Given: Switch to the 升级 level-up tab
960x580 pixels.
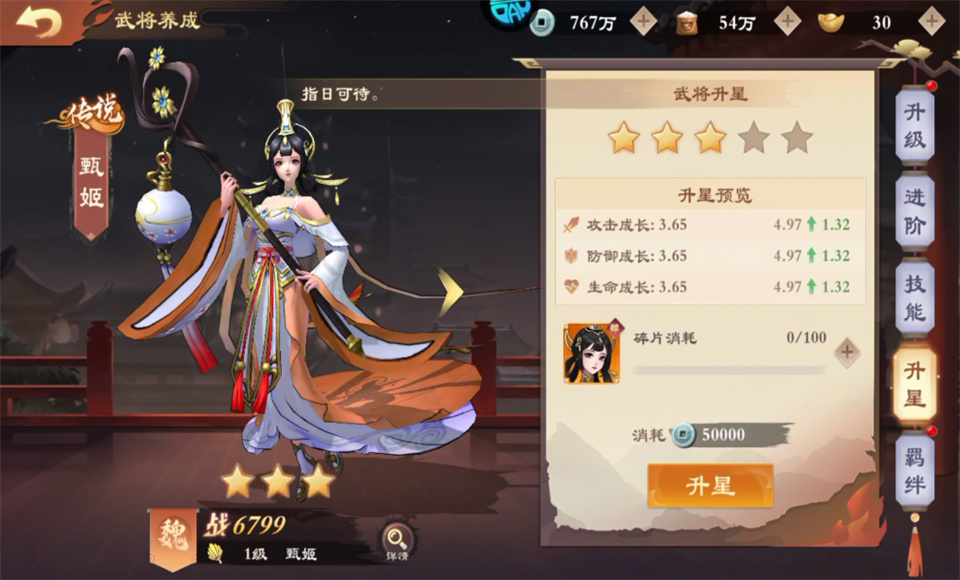Looking at the screenshot, I should tap(914, 126).
